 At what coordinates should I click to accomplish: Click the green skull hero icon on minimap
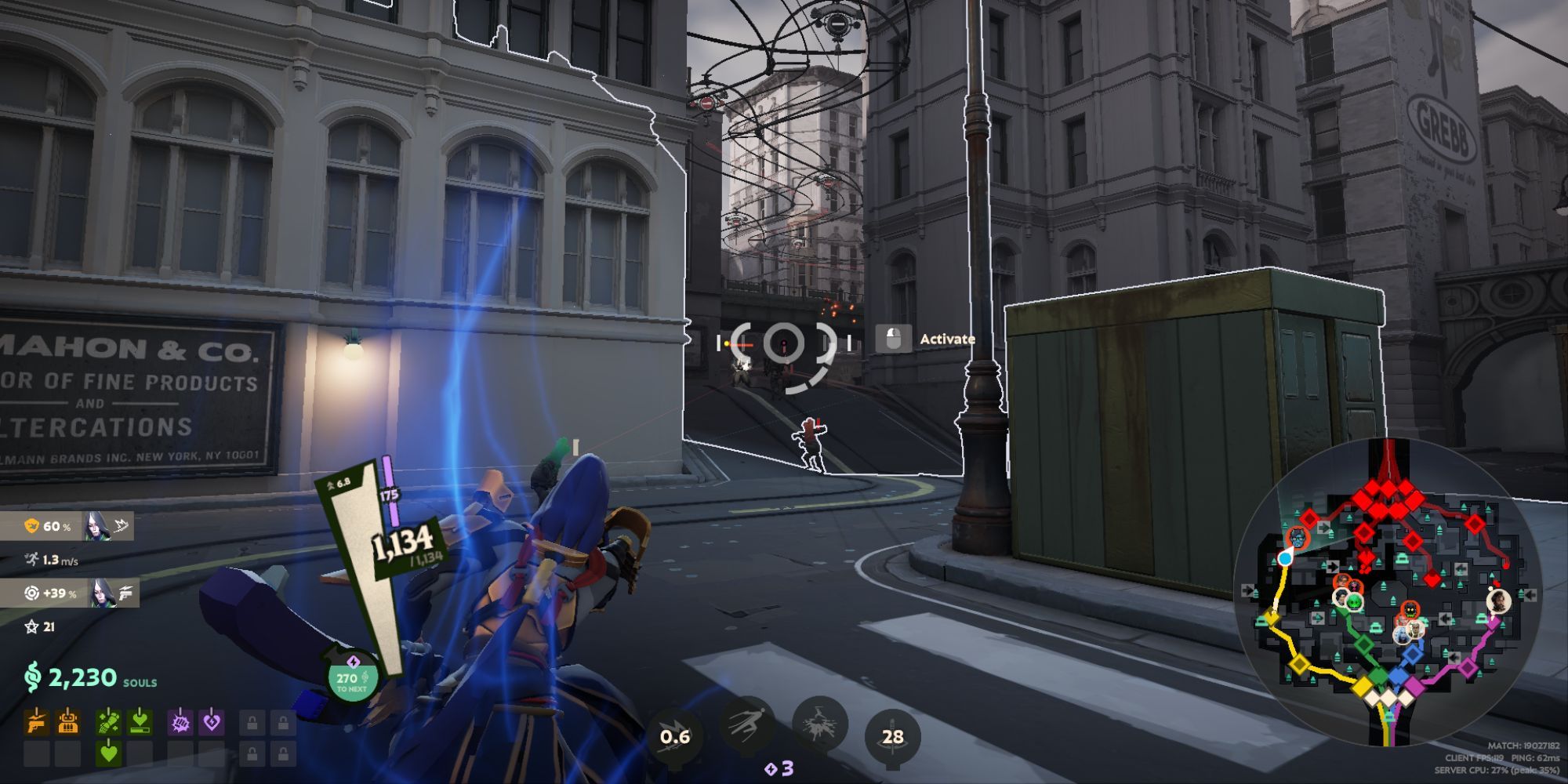click(1353, 601)
